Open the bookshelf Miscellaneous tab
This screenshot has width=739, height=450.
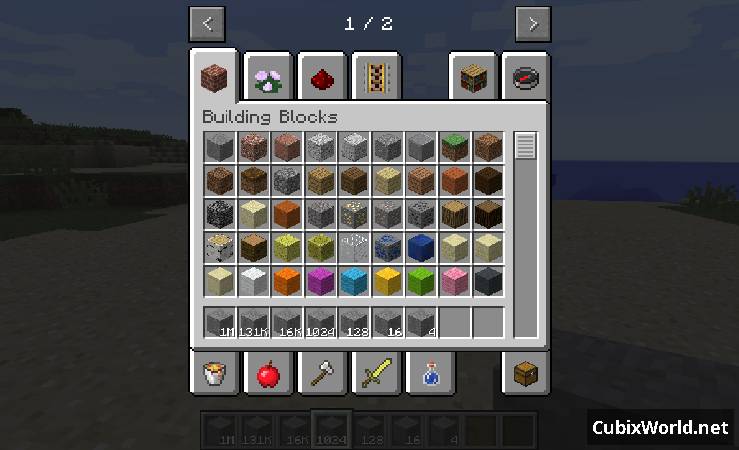pos(473,78)
